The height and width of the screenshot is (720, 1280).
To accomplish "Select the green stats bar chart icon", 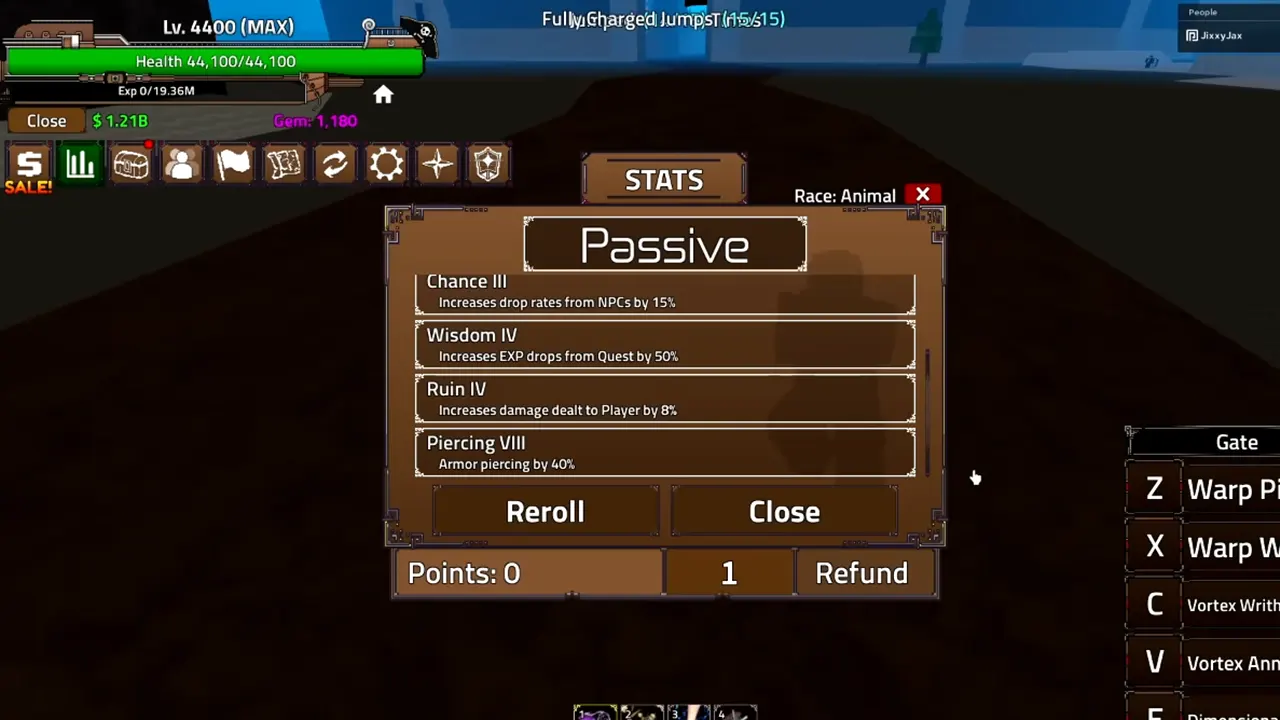I will tap(80, 164).
